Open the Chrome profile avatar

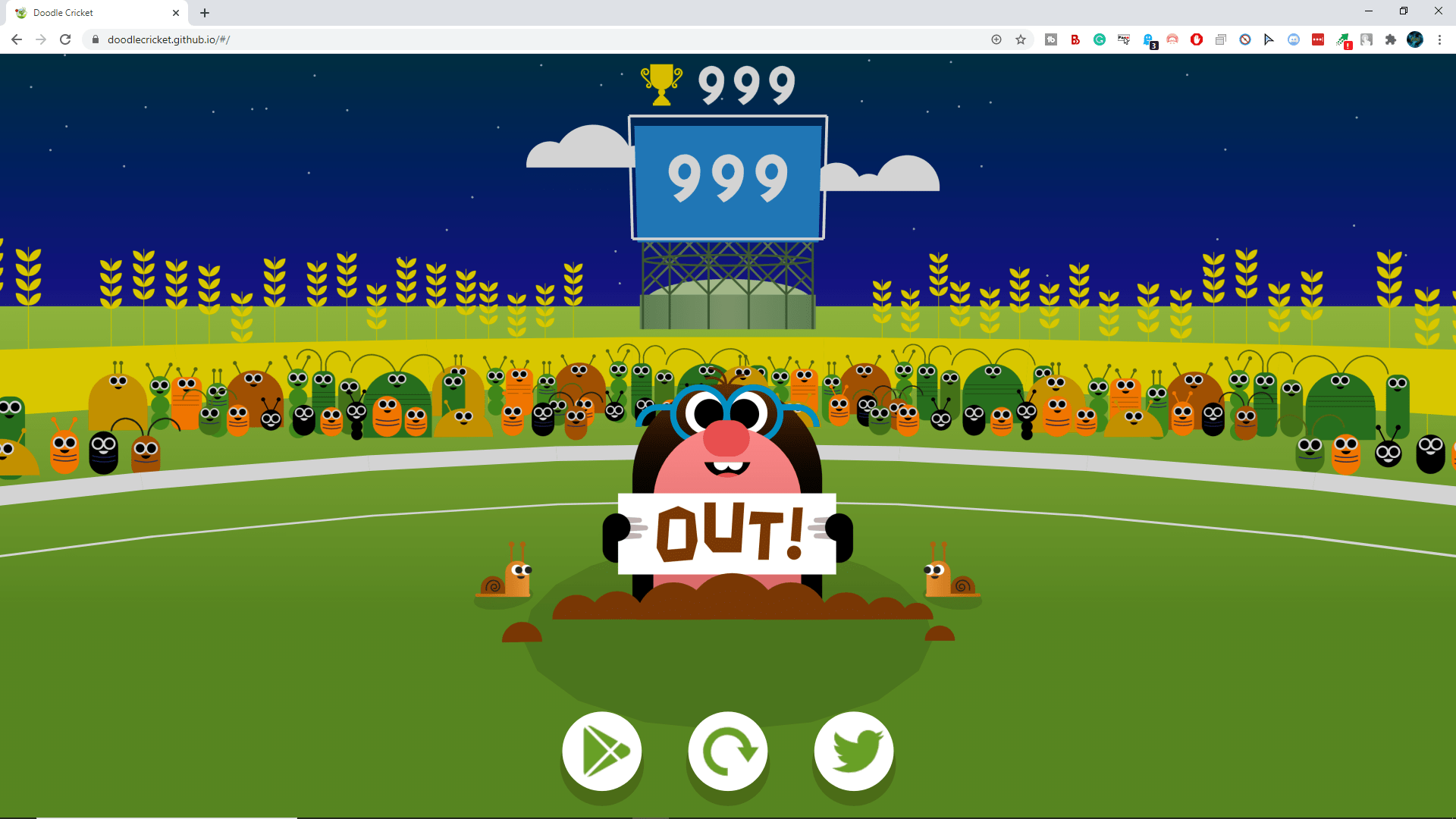point(1415,39)
